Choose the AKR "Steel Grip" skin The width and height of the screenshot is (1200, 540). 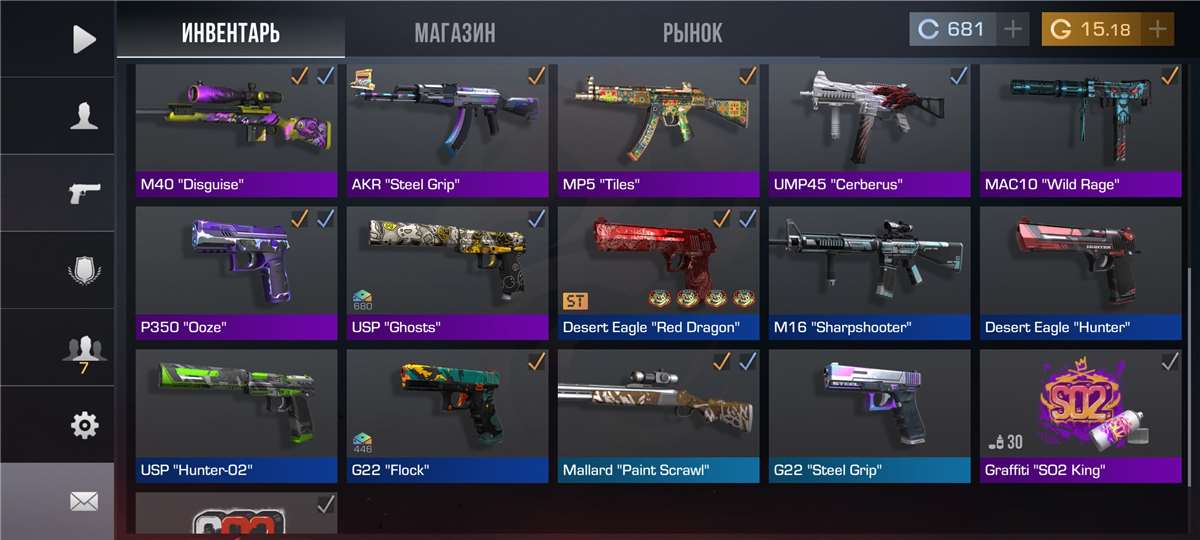pos(447,130)
